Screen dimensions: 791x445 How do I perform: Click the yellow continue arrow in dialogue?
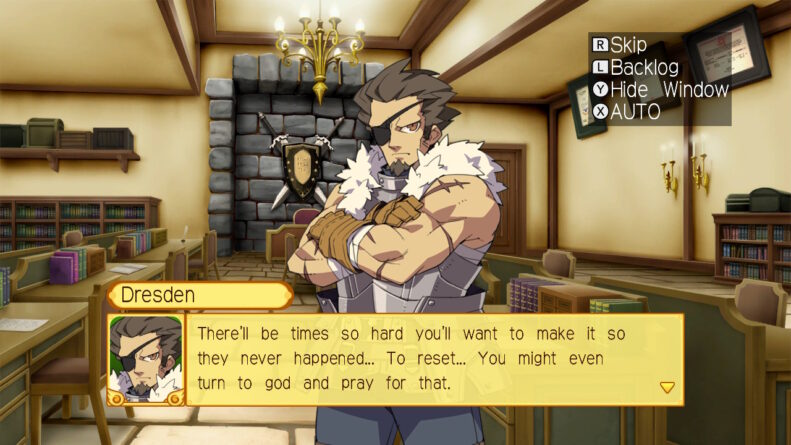point(667,388)
